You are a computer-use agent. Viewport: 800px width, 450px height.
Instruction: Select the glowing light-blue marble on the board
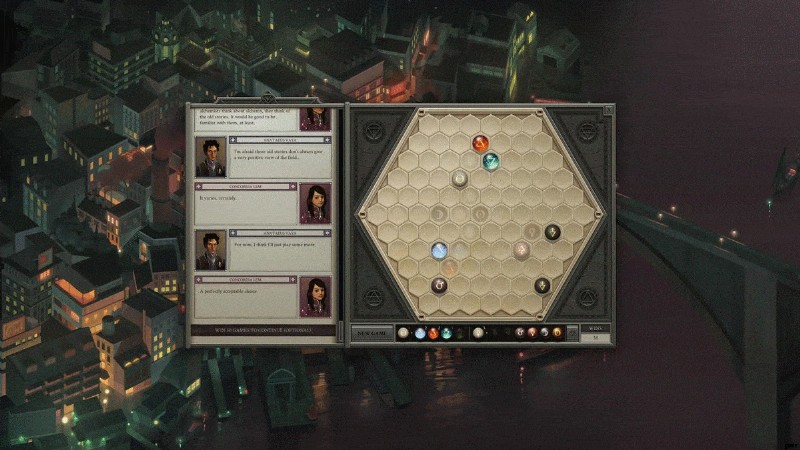click(x=439, y=250)
